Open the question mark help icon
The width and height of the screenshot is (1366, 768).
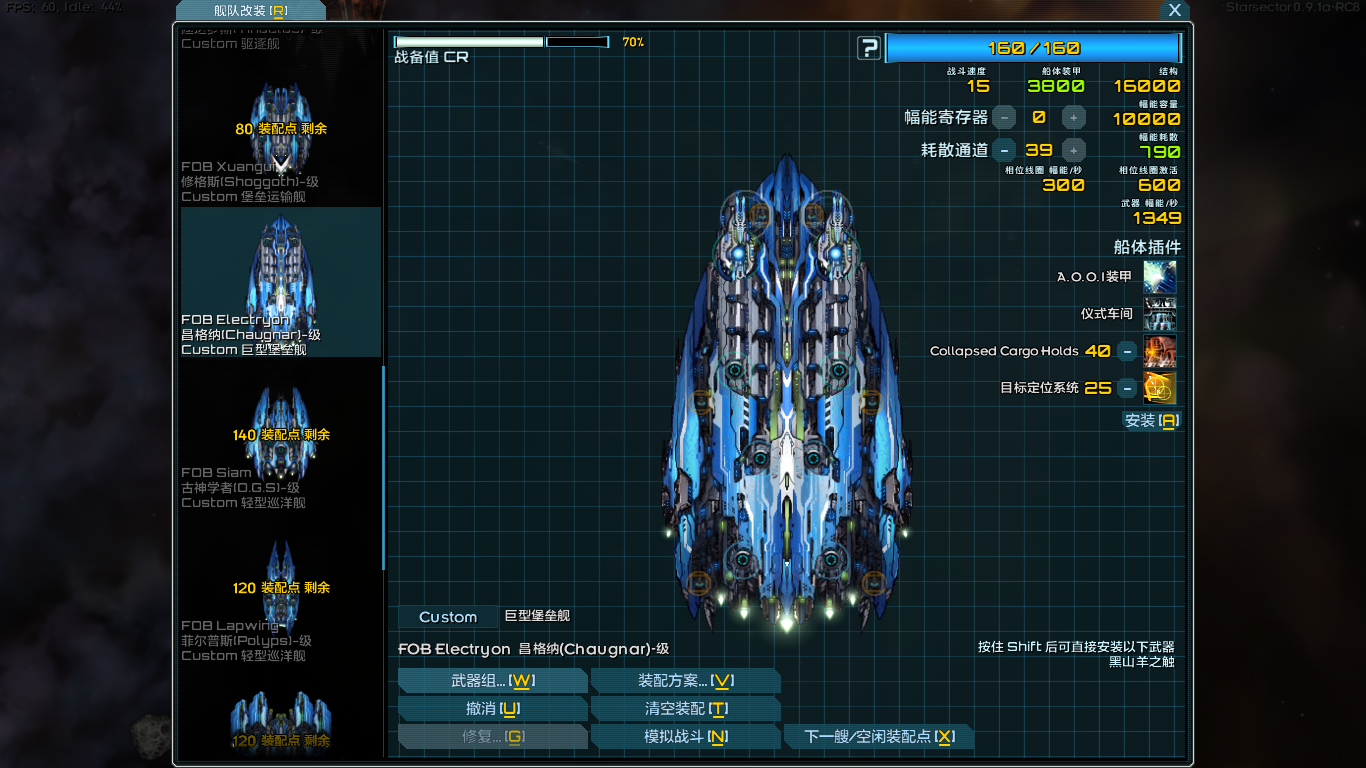[x=869, y=46]
